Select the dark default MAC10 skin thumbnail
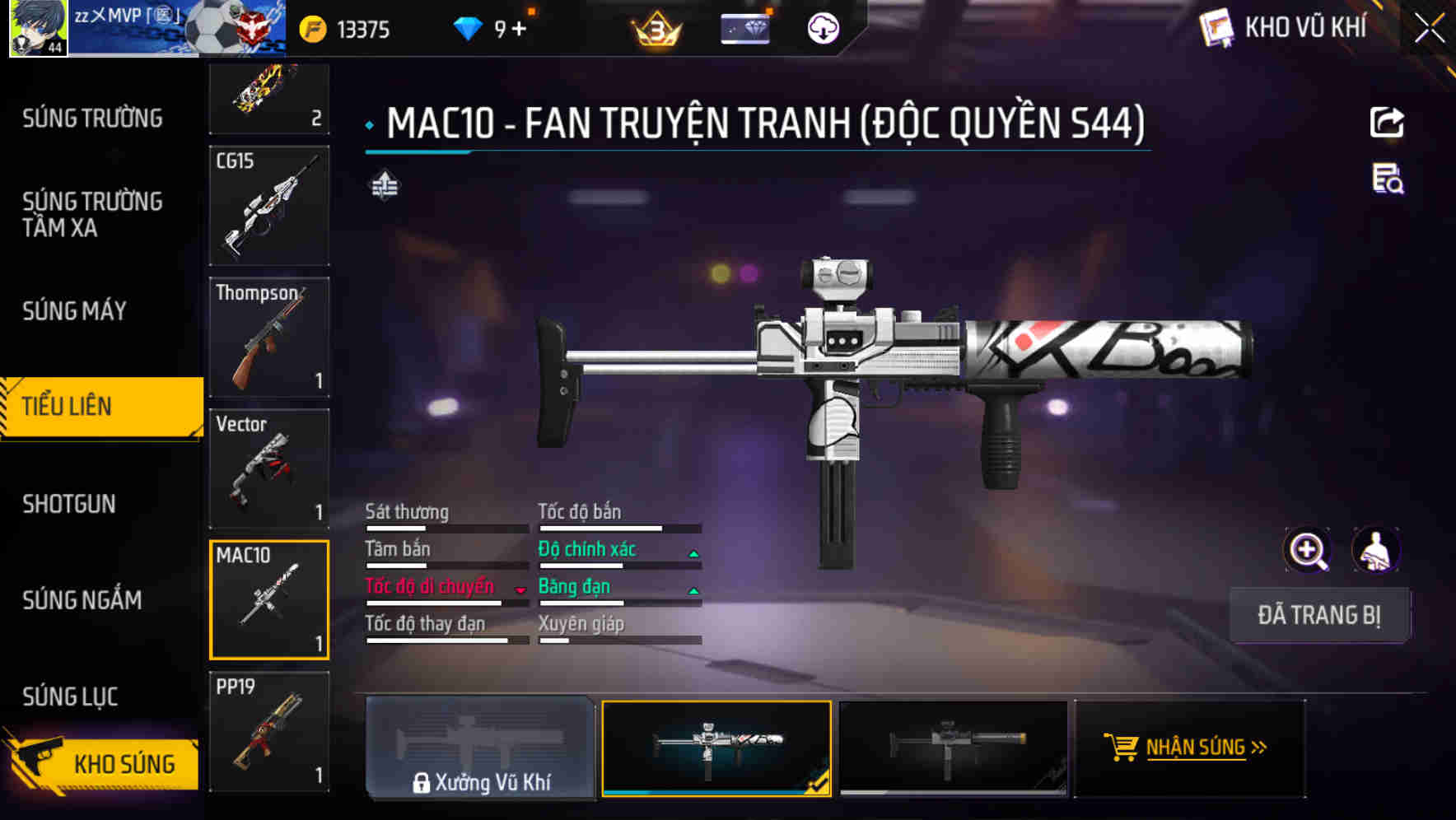The width and height of the screenshot is (1456, 820). 953,748
